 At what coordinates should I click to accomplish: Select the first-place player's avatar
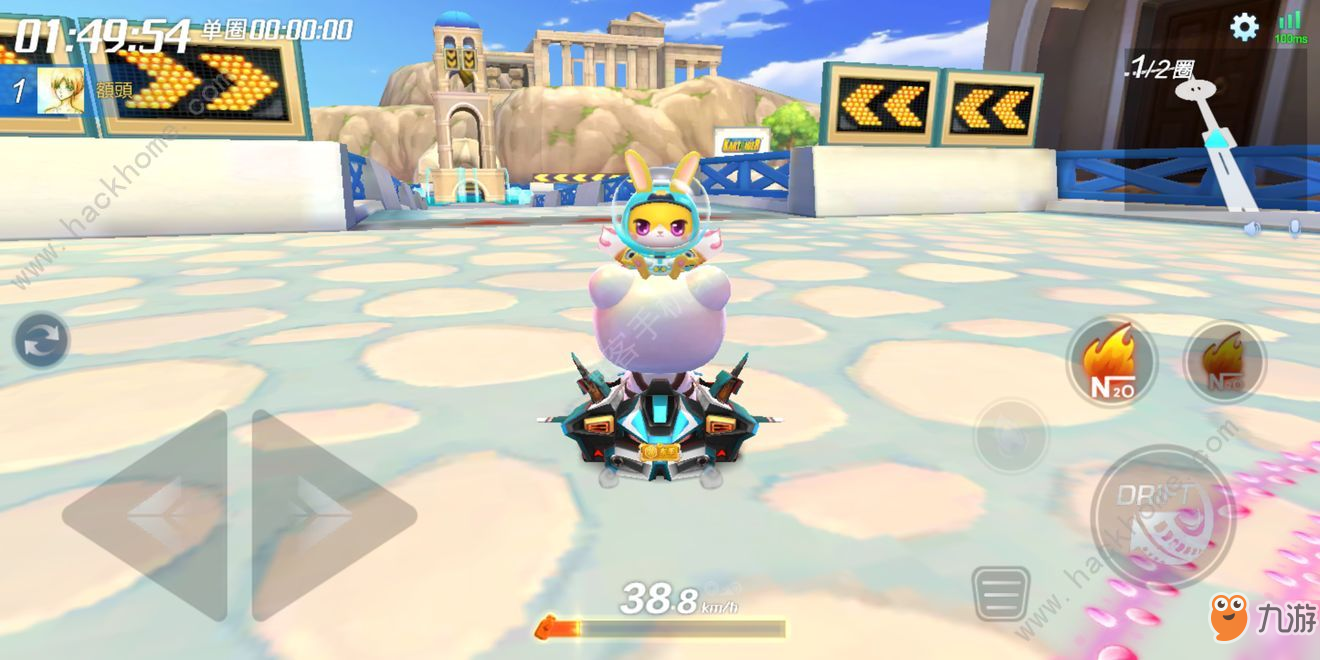[60, 90]
